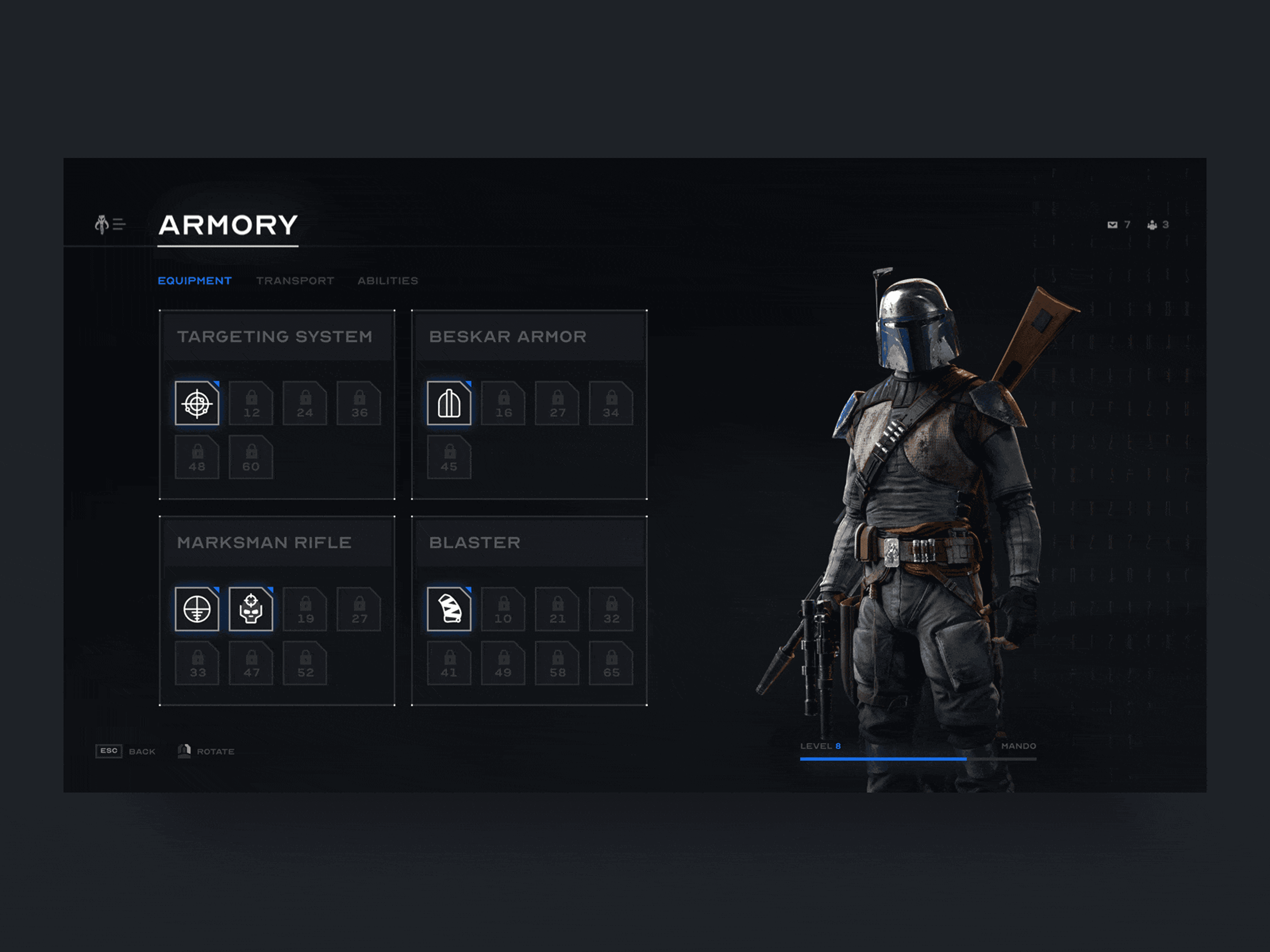
Task: Click the locked level 19 rifle slot
Action: 305,609
